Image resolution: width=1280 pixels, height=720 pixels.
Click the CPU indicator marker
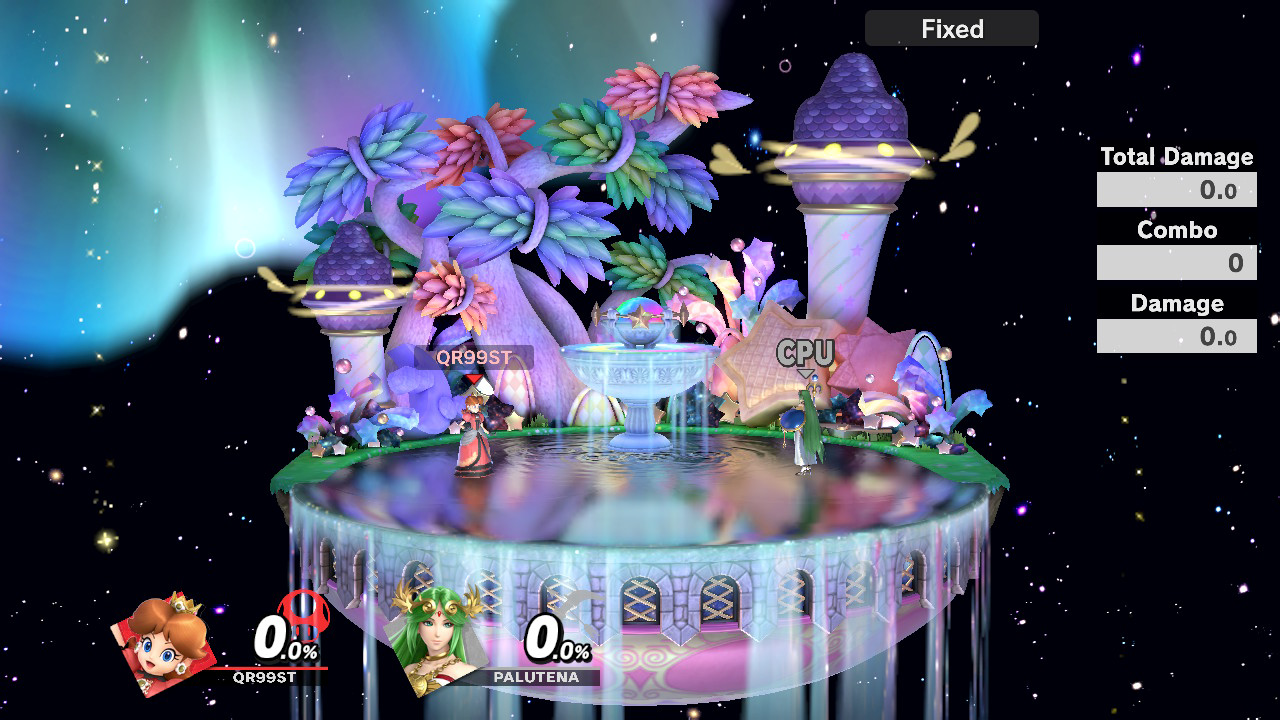coord(805,353)
